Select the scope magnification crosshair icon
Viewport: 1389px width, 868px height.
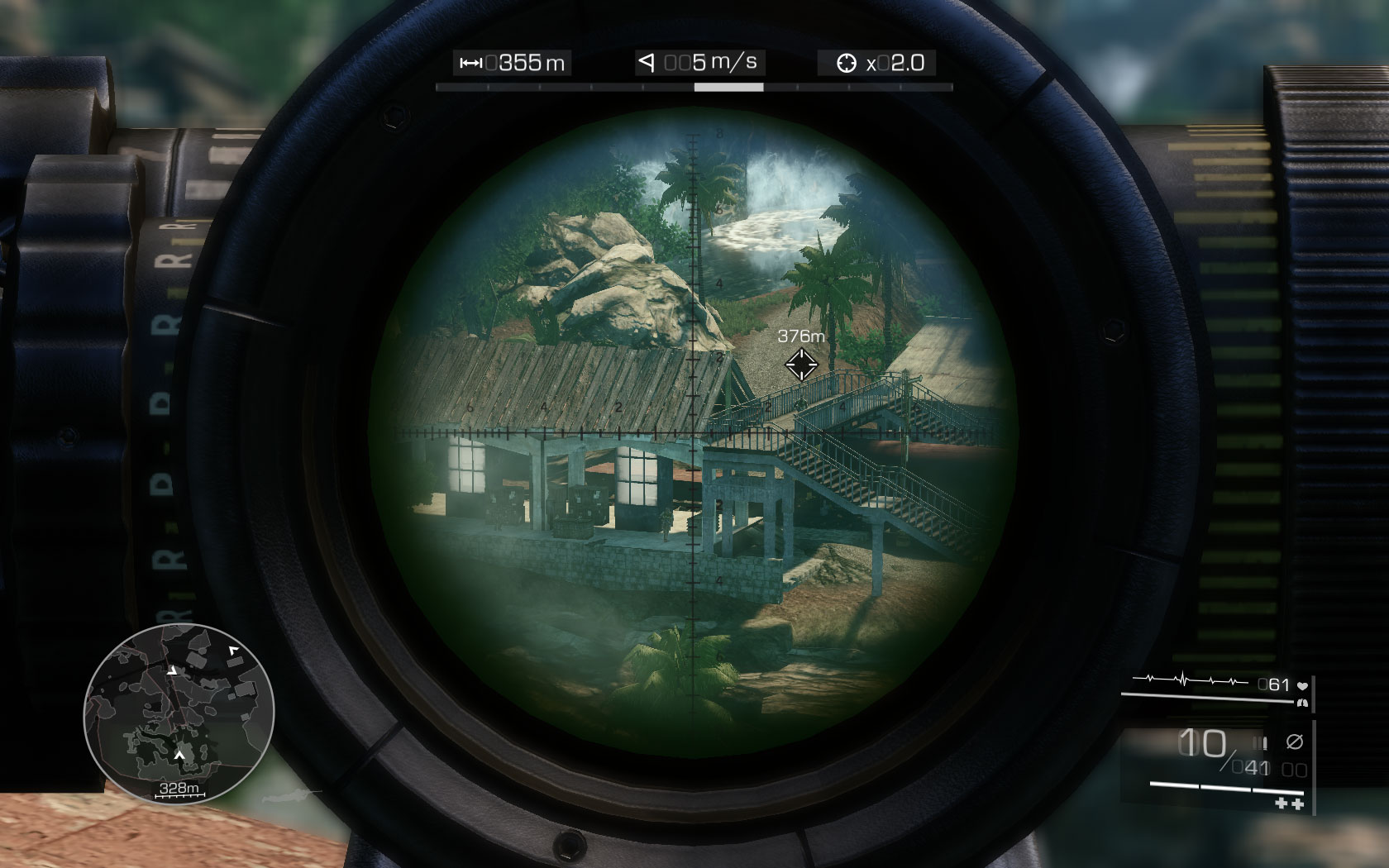tap(847, 62)
